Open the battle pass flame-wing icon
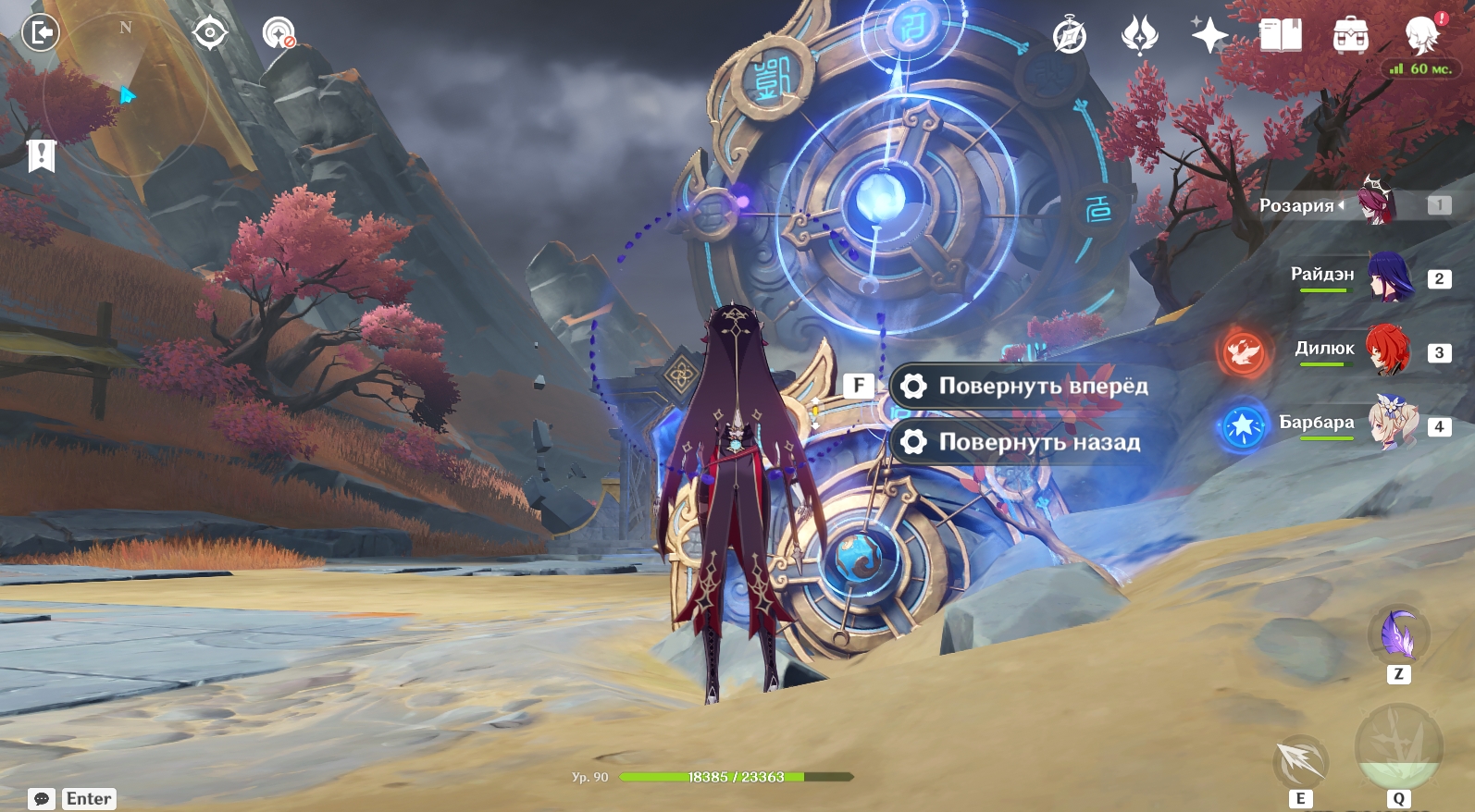This screenshot has height=812, width=1475. click(x=1139, y=36)
